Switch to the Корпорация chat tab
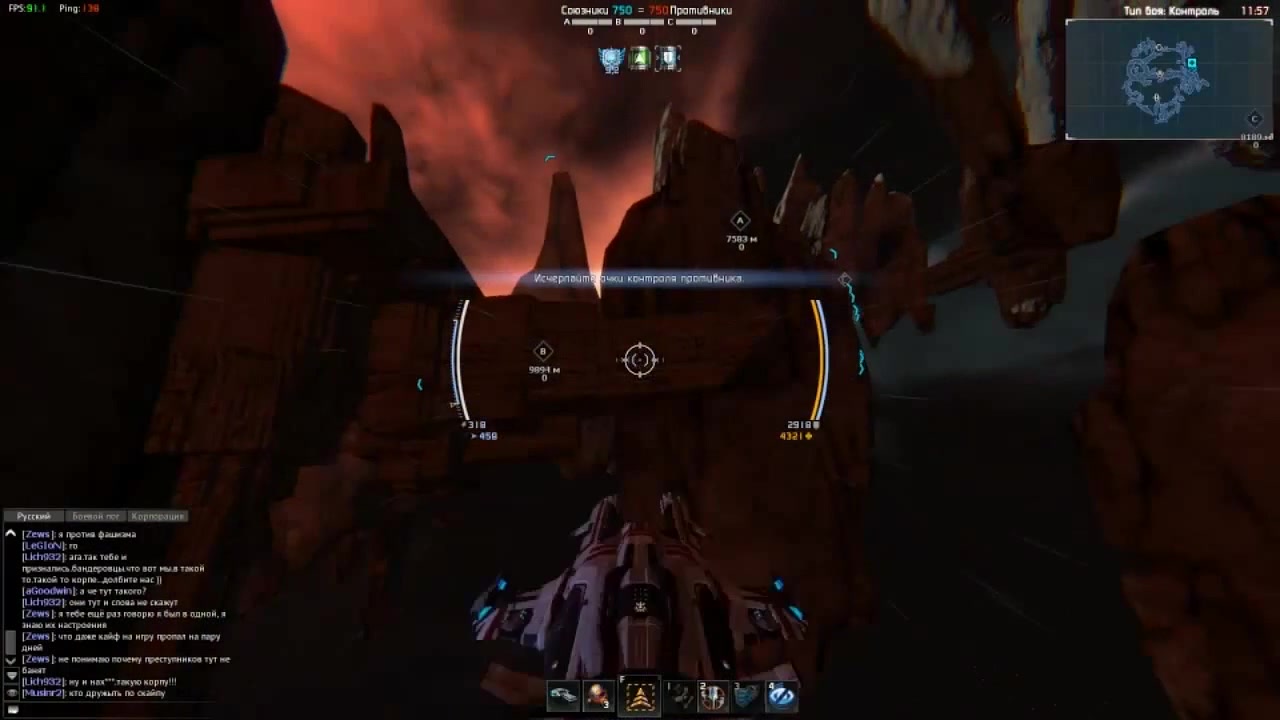 pos(158,516)
